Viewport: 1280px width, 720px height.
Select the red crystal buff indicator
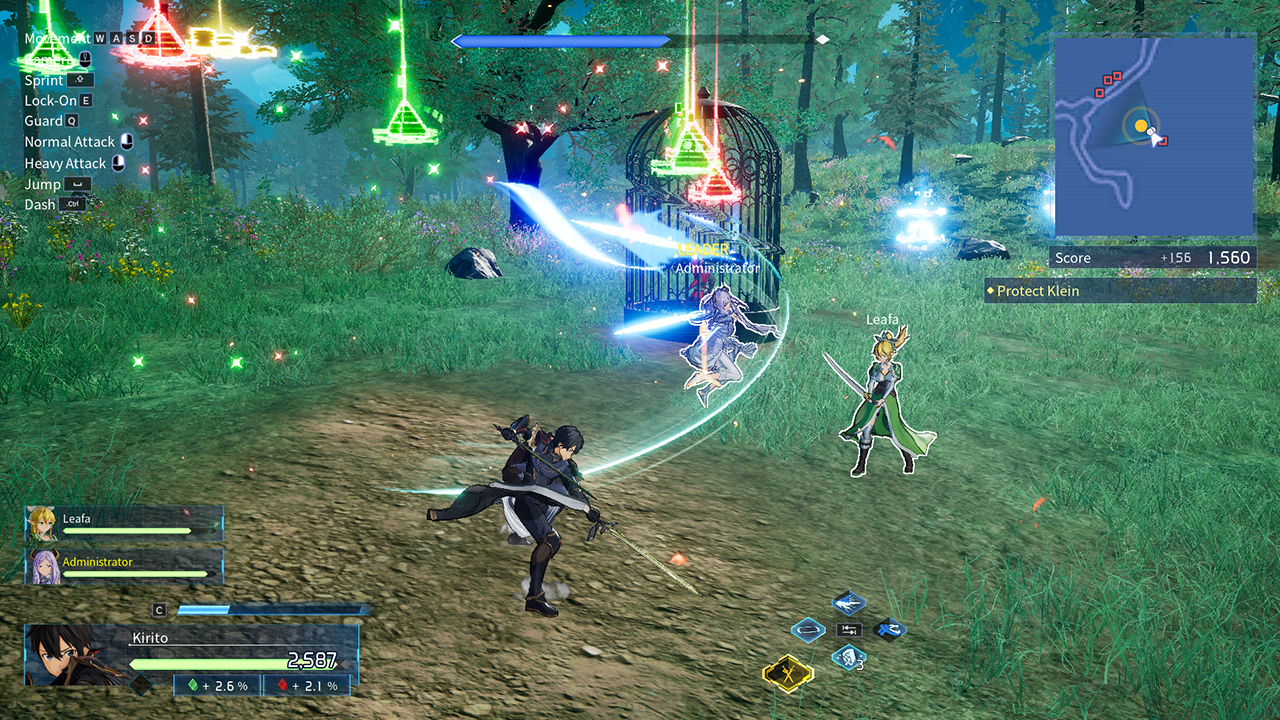pos(306,685)
